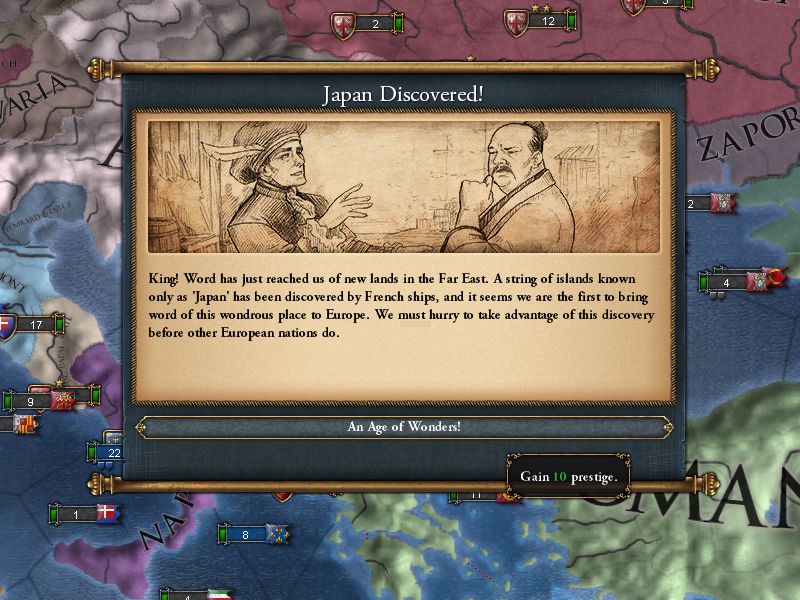The width and height of the screenshot is (800, 600).
Task: Select the army counter showing 9
Action: [x=32, y=402]
